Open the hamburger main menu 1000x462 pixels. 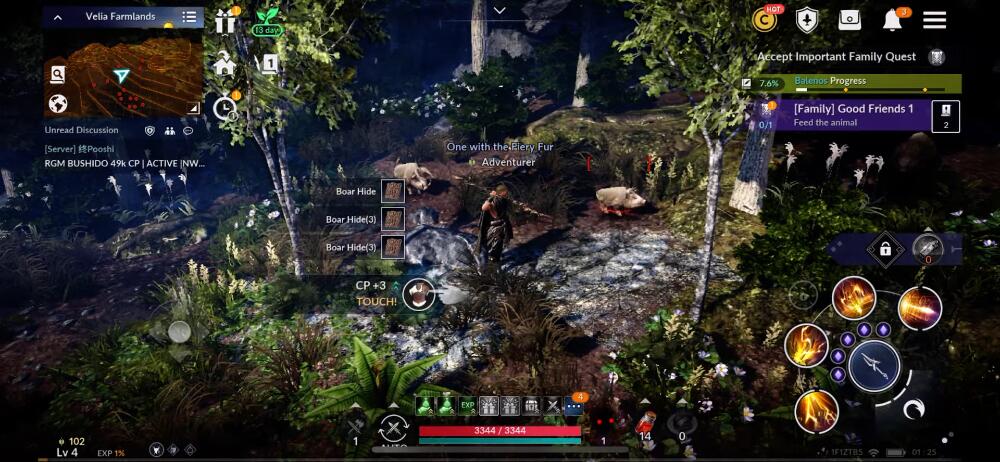pos(934,20)
